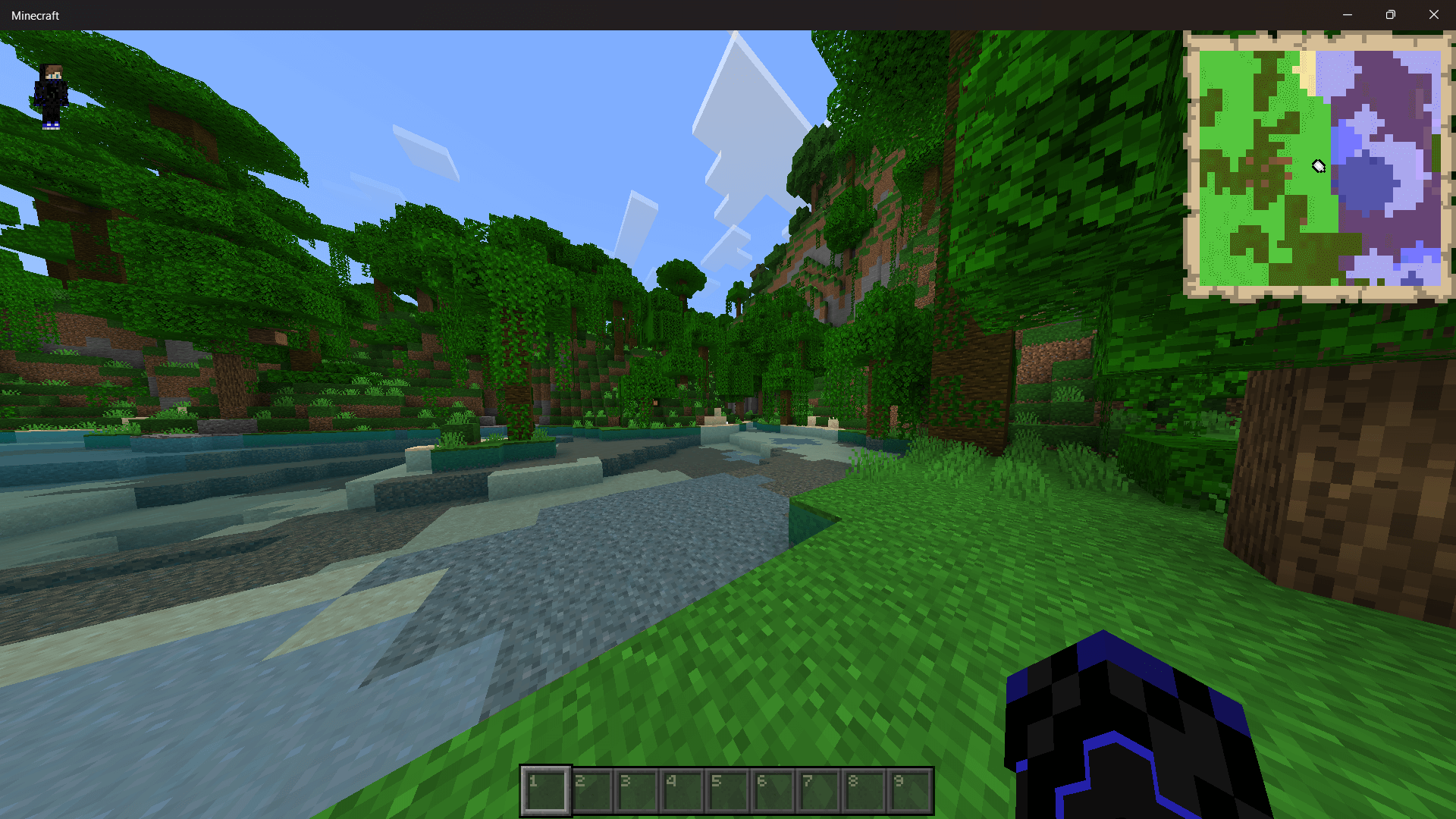This screenshot has width=1456, height=819.
Task: Restore the Minecraft window size
Action: [x=1391, y=14]
